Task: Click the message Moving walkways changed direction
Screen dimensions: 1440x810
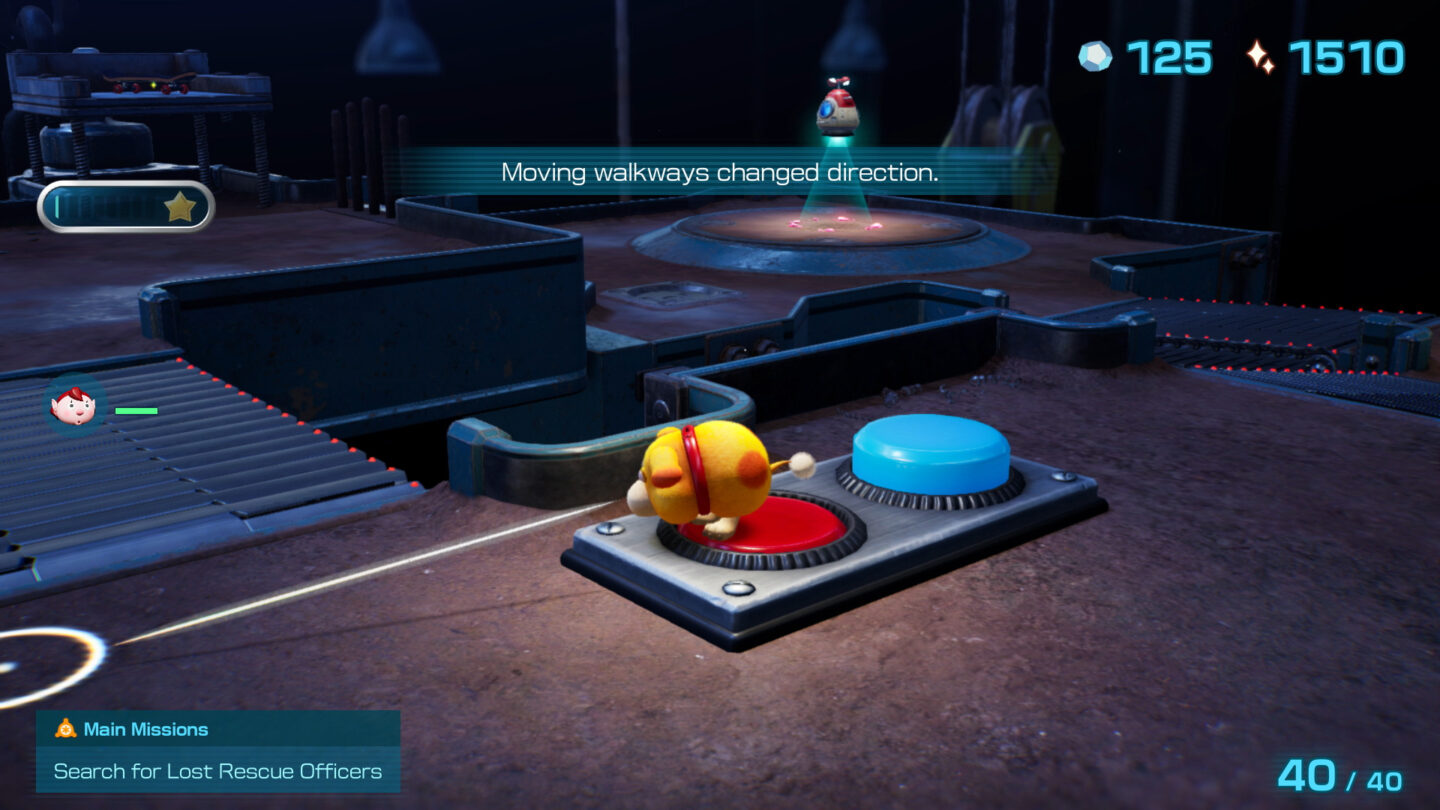Action: [x=722, y=173]
